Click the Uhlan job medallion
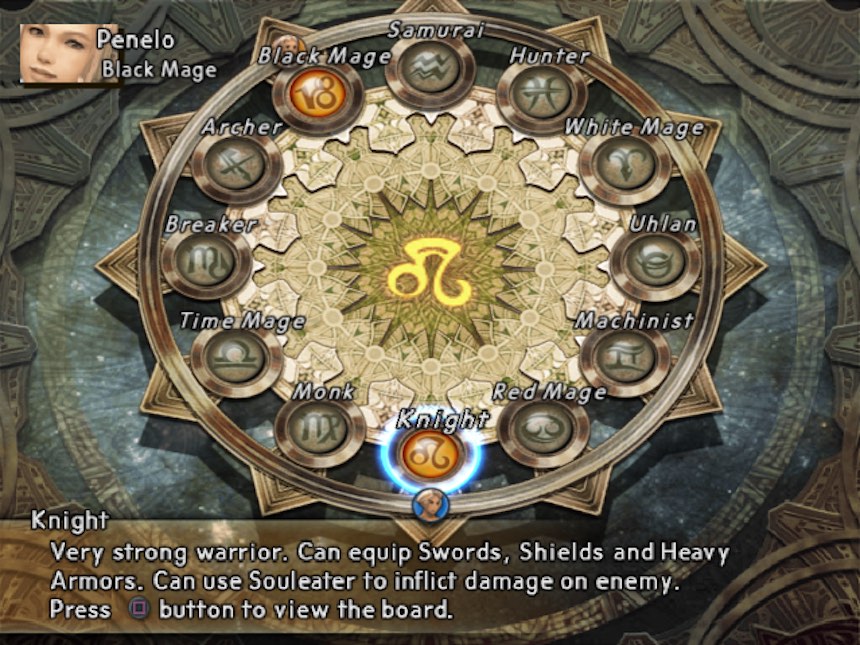860x645 pixels. [x=655, y=261]
